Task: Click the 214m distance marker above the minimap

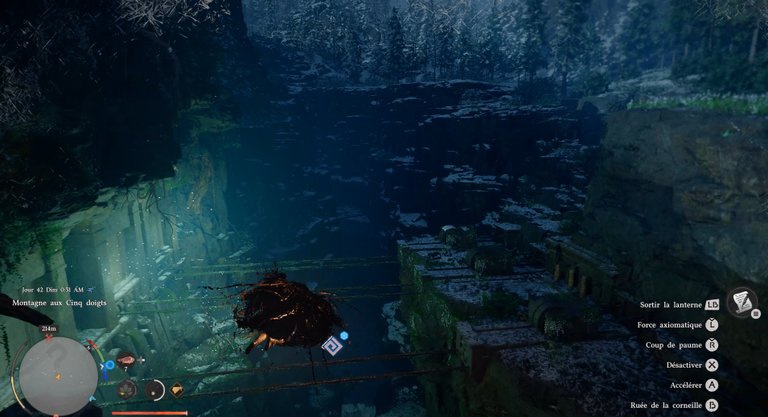Action: (x=49, y=328)
